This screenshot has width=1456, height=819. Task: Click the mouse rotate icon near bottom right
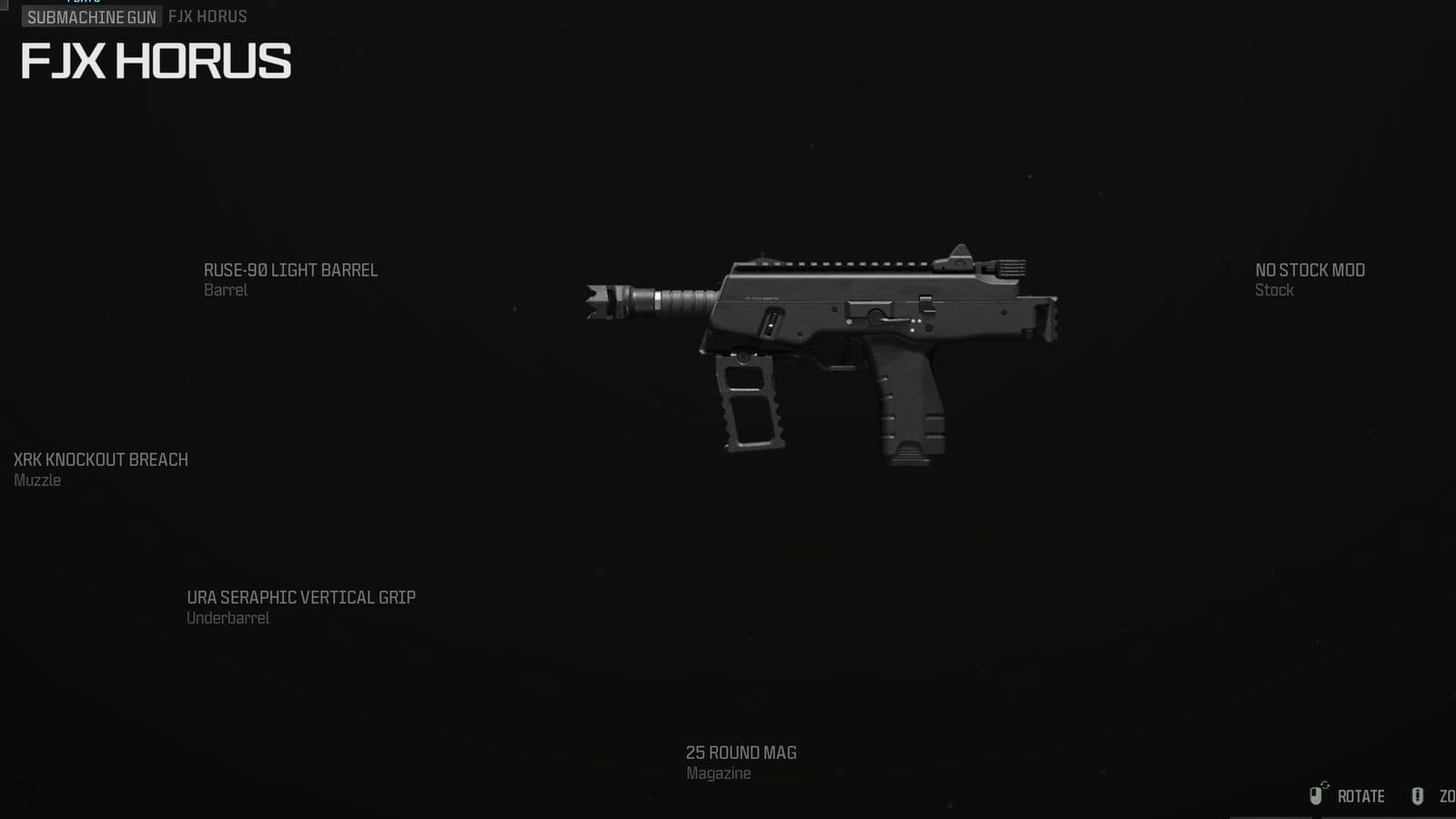pos(1317,796)
